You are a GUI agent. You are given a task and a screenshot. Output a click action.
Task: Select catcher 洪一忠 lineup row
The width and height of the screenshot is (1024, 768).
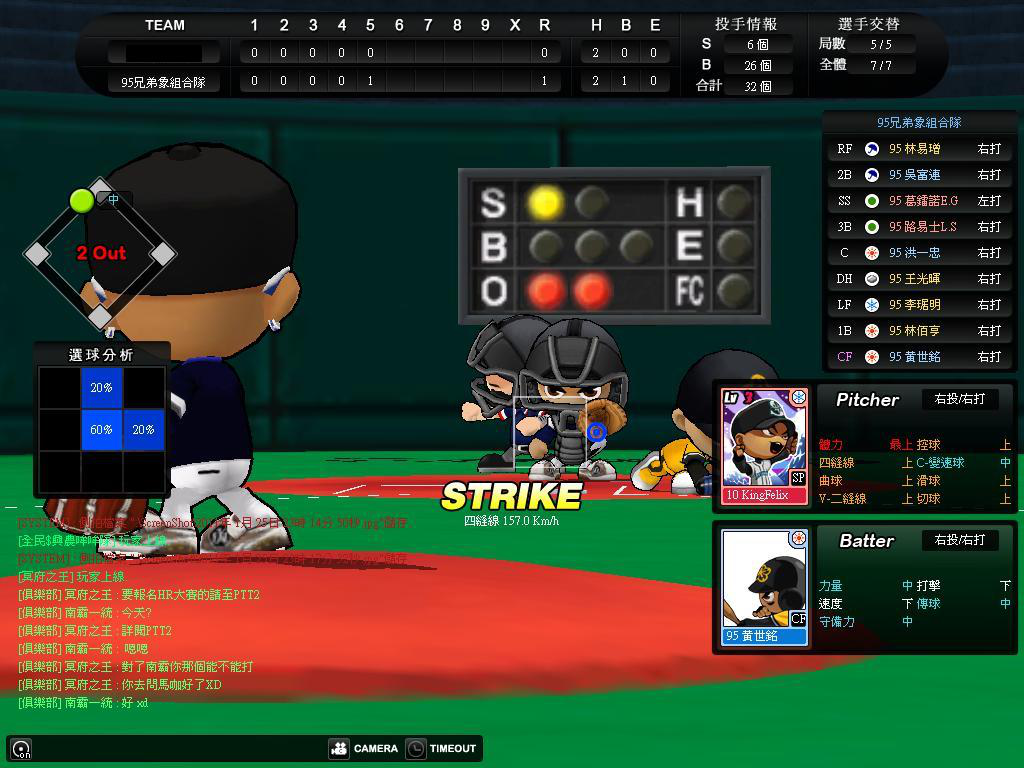(918, 253)
